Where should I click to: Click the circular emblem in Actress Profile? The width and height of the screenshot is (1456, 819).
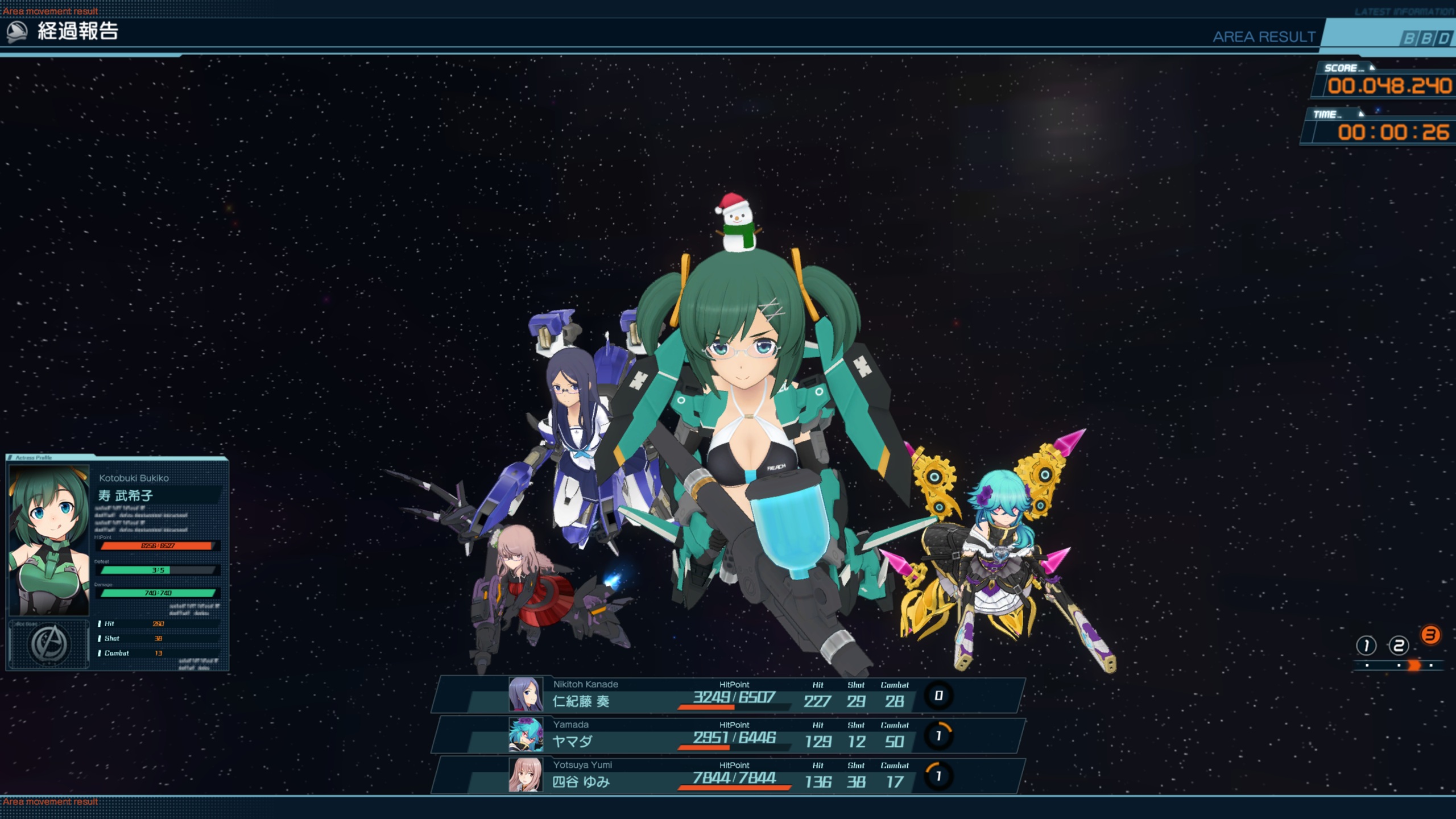49,644
